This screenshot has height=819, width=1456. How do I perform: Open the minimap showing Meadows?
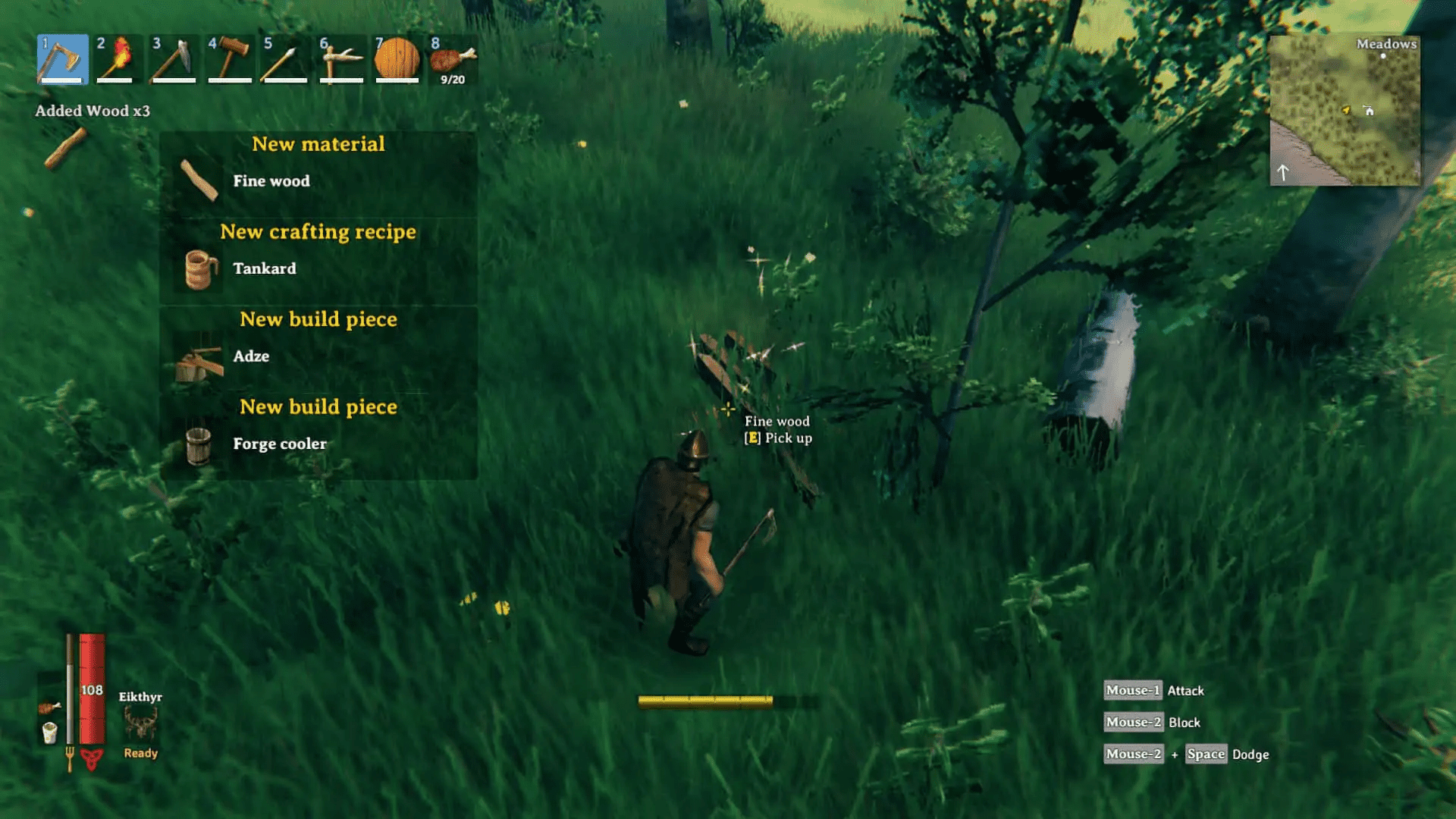pyautogui.click(x=1348, y=110)
